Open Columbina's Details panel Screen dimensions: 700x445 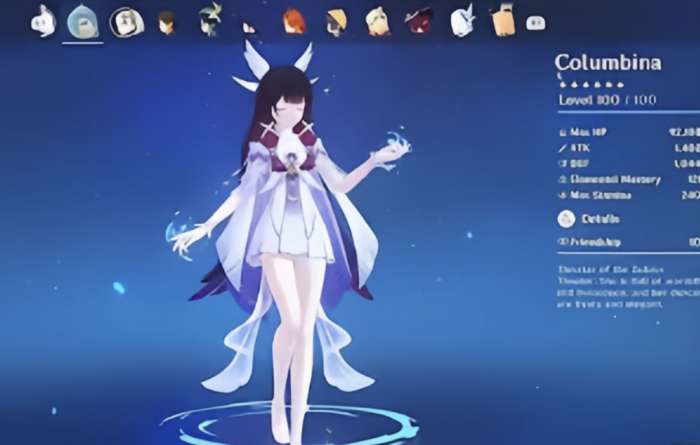(600, 218)
